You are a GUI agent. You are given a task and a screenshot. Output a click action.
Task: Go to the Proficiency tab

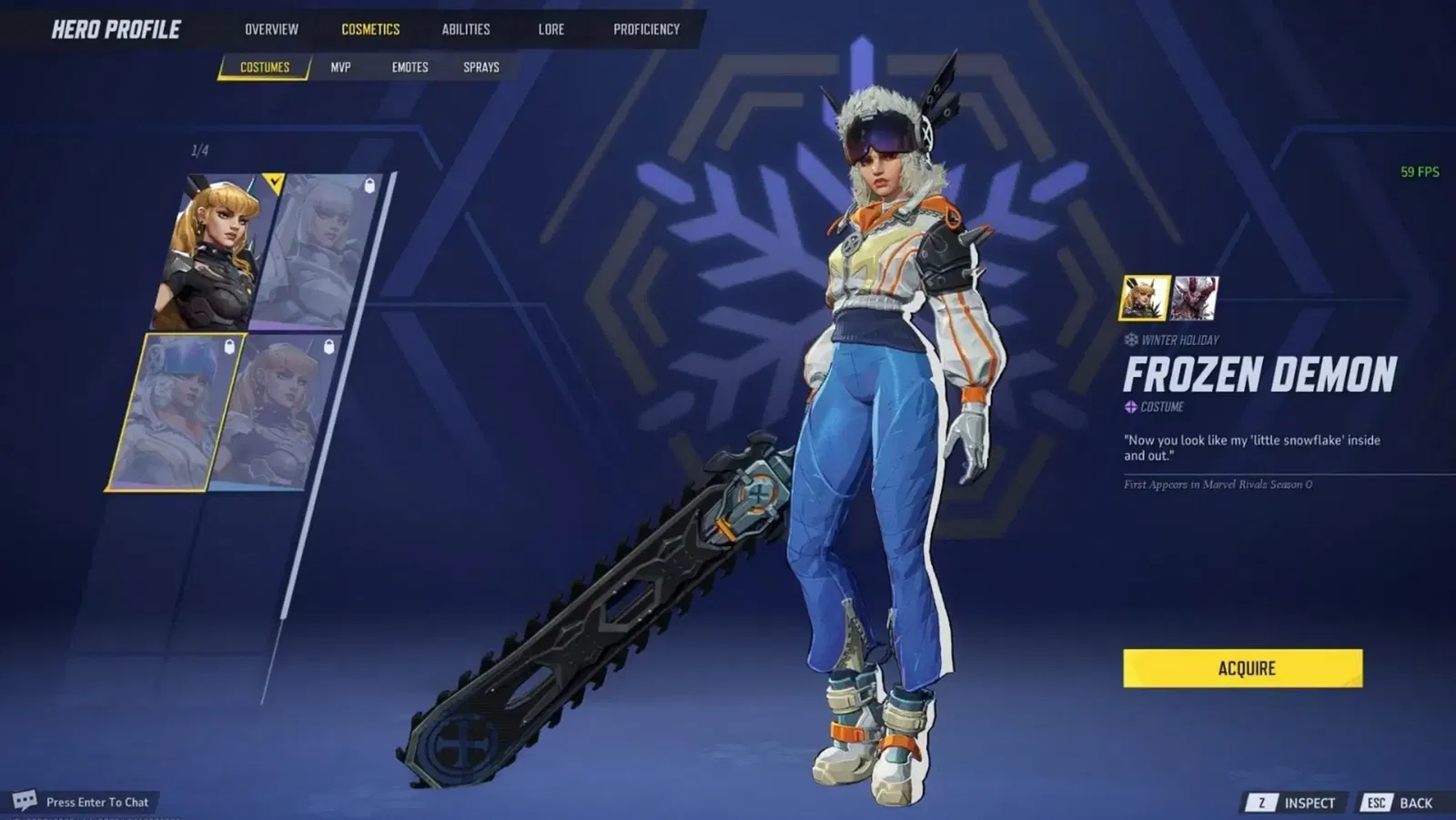pyautogui.click(x=646, y=29)
